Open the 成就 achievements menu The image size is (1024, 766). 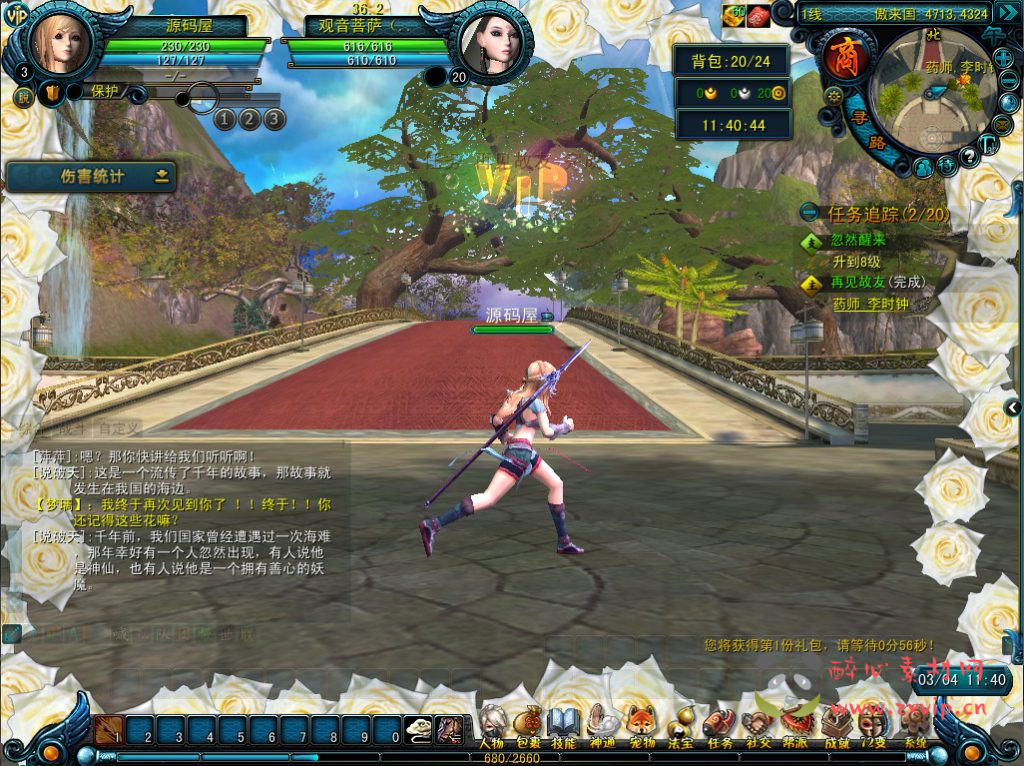[836, 724]
